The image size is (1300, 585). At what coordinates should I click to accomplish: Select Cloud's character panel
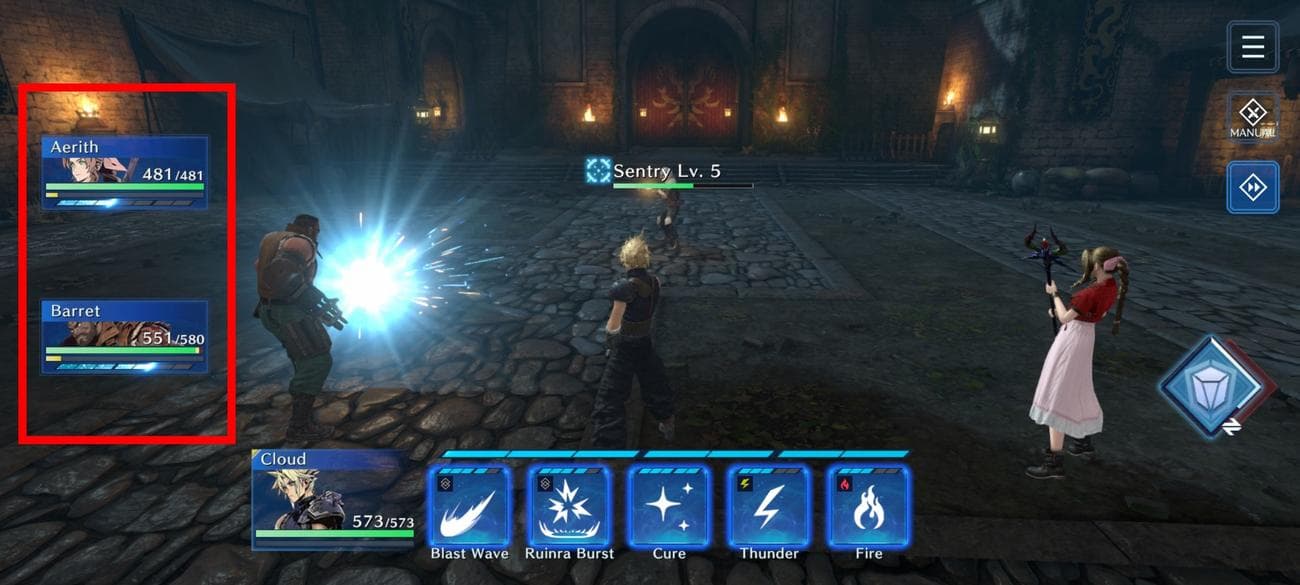coord(334,499)
